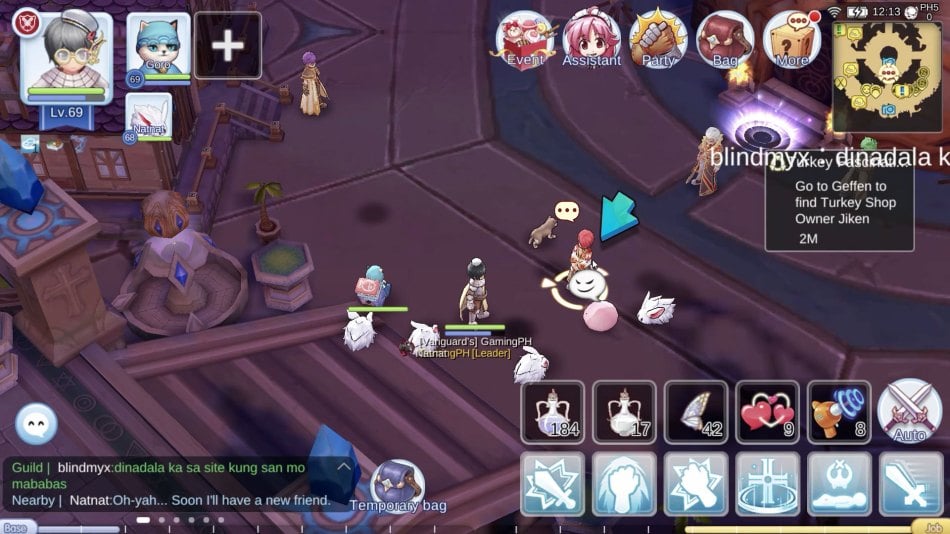Open the chat emoji bubble button

[x=37, y=424]
